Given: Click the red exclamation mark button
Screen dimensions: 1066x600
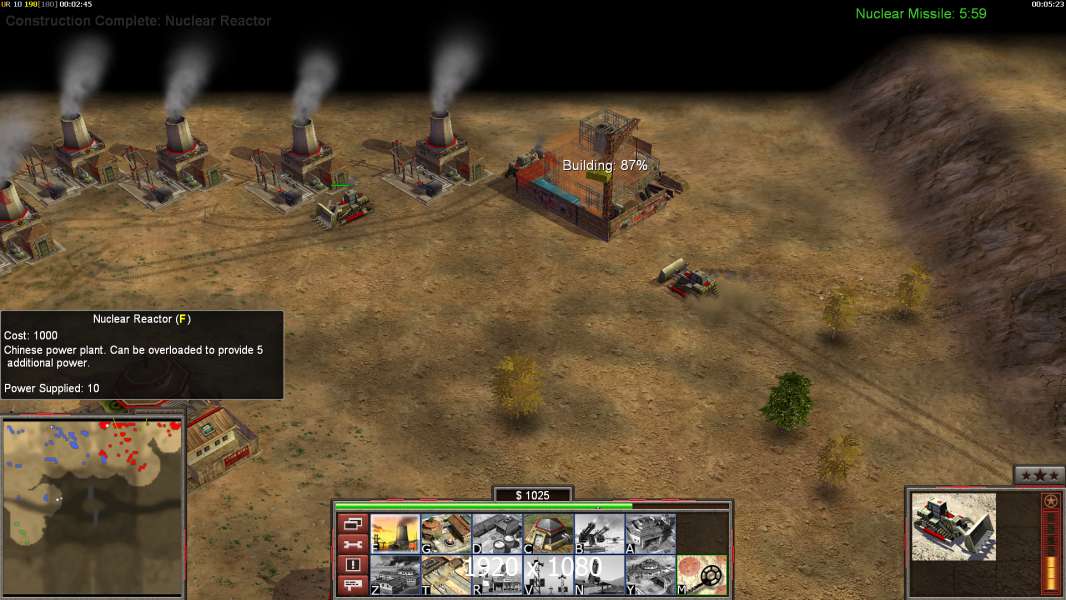Looking at the screenshot, I should [352, 565].
